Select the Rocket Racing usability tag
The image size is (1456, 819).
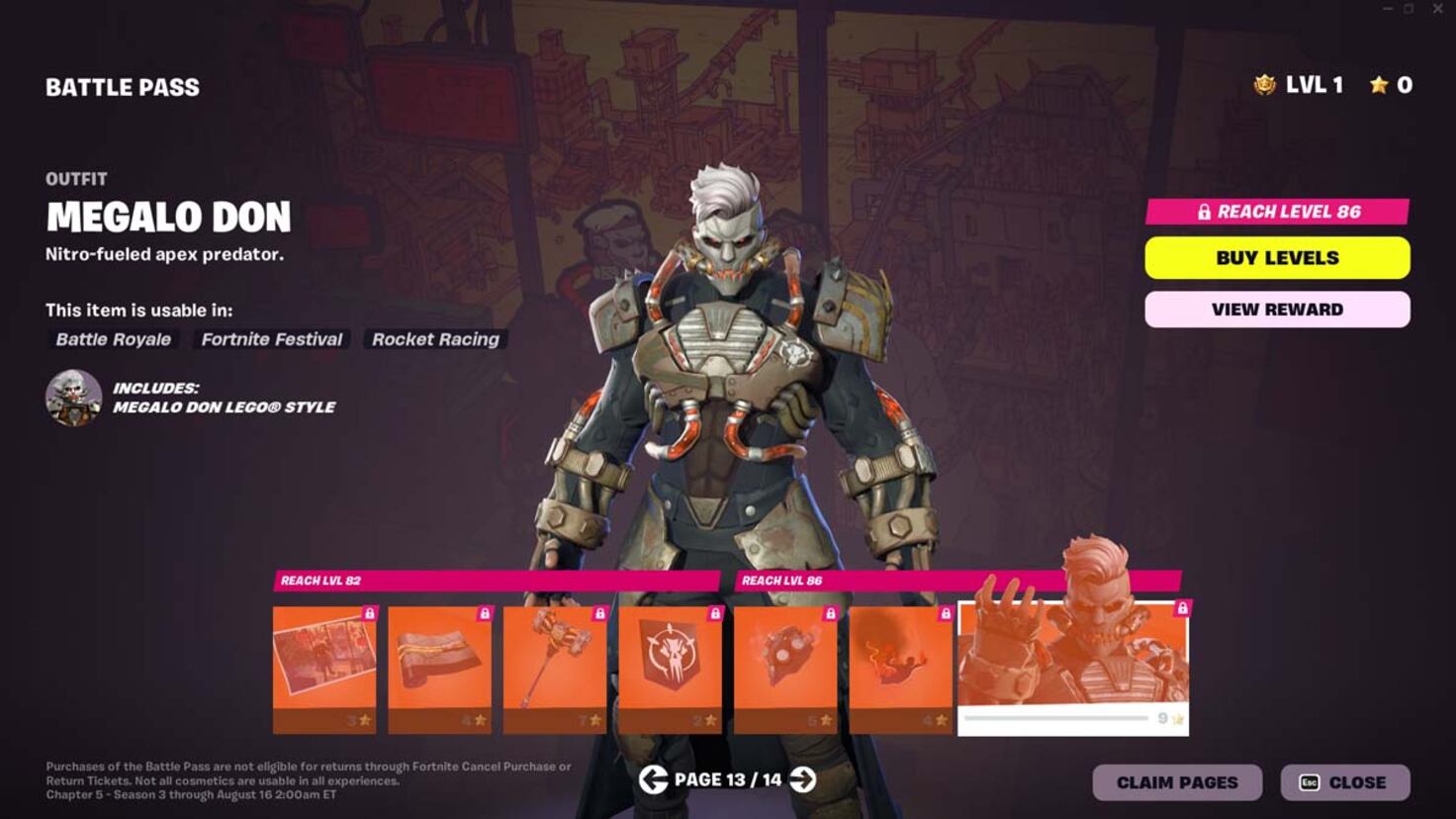click(435, 339)
